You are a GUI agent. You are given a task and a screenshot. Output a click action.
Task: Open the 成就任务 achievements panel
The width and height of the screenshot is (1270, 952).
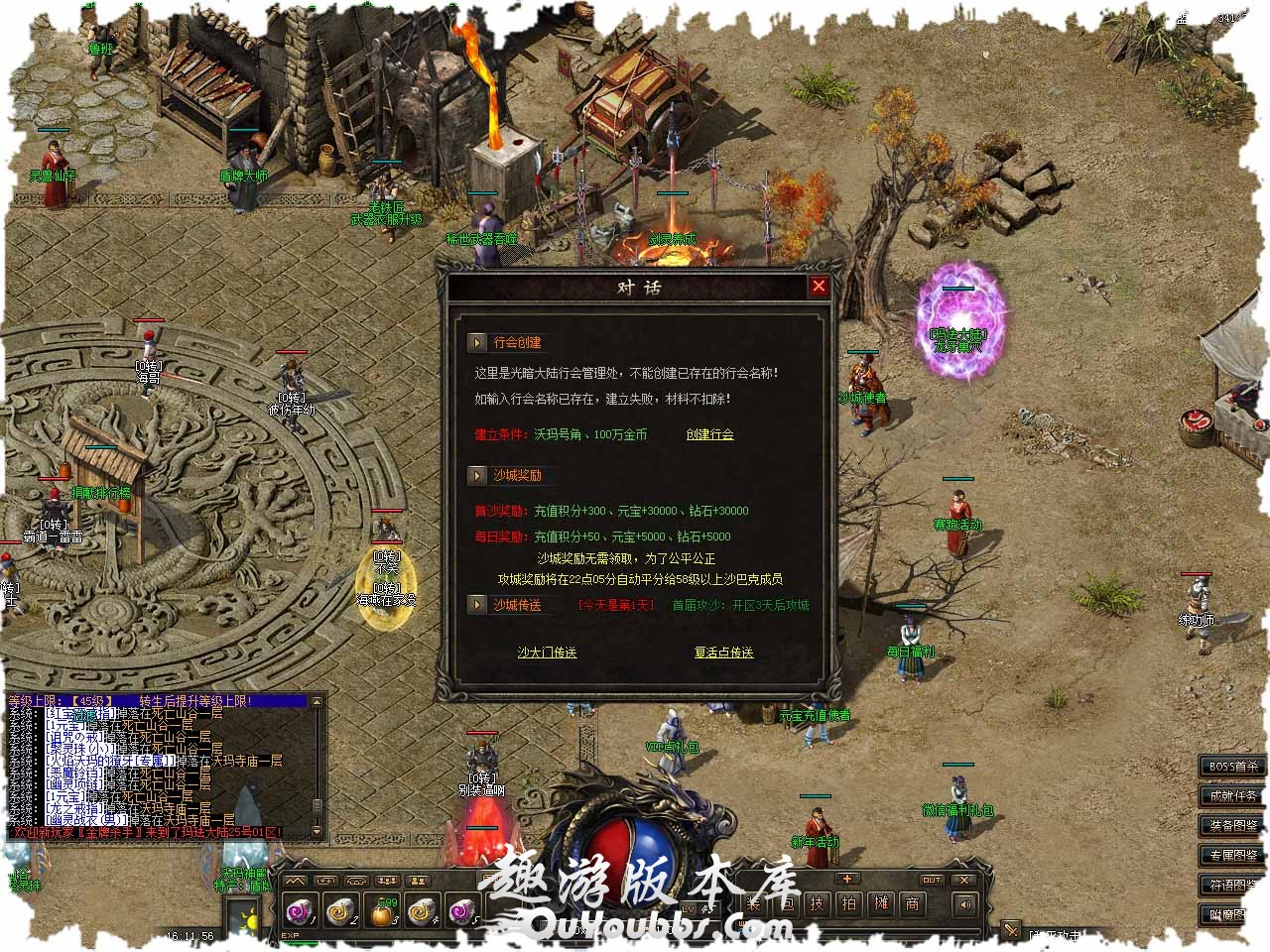pos(1233,796)
